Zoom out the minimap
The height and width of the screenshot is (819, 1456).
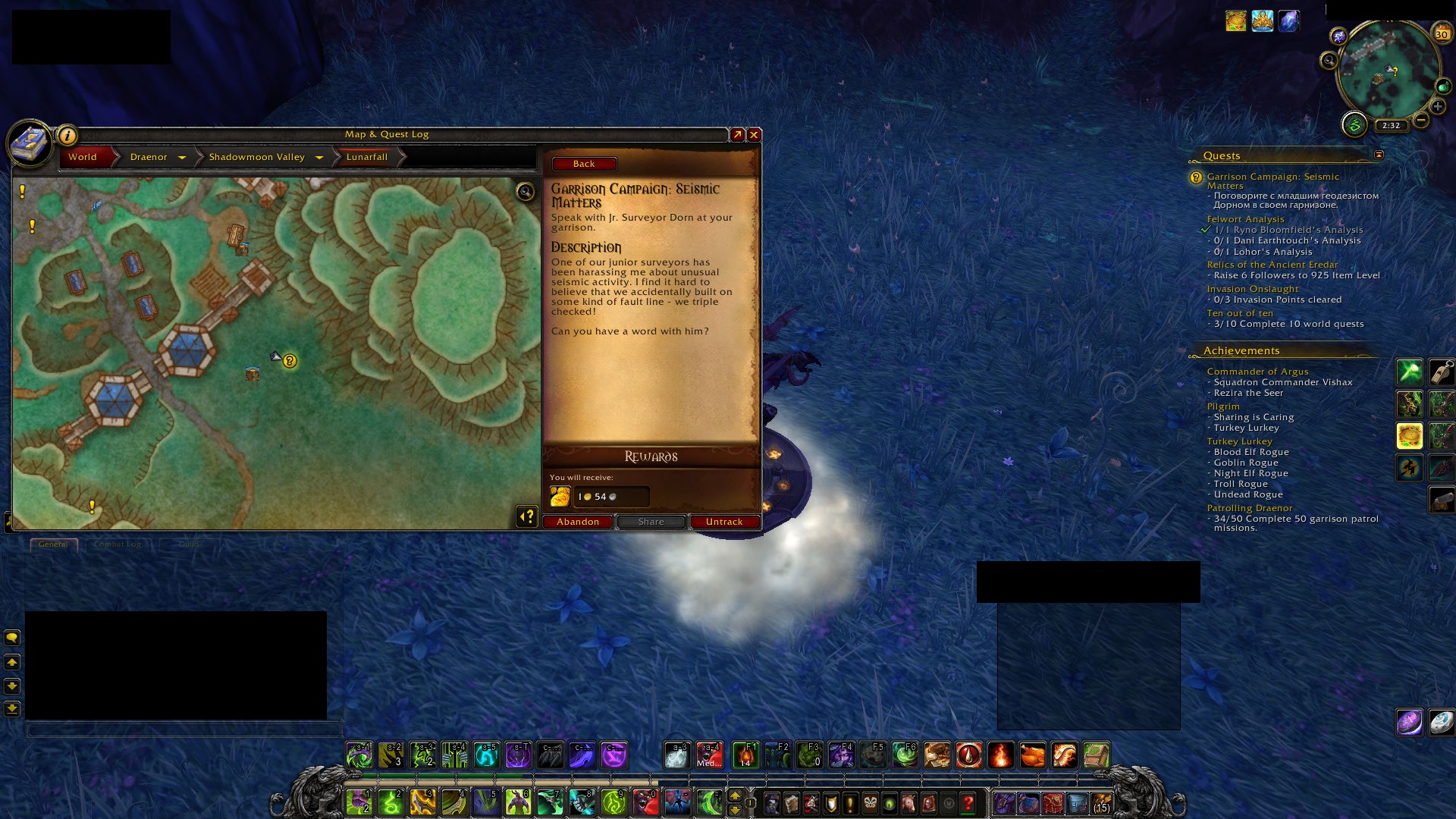pos(1422,120)
